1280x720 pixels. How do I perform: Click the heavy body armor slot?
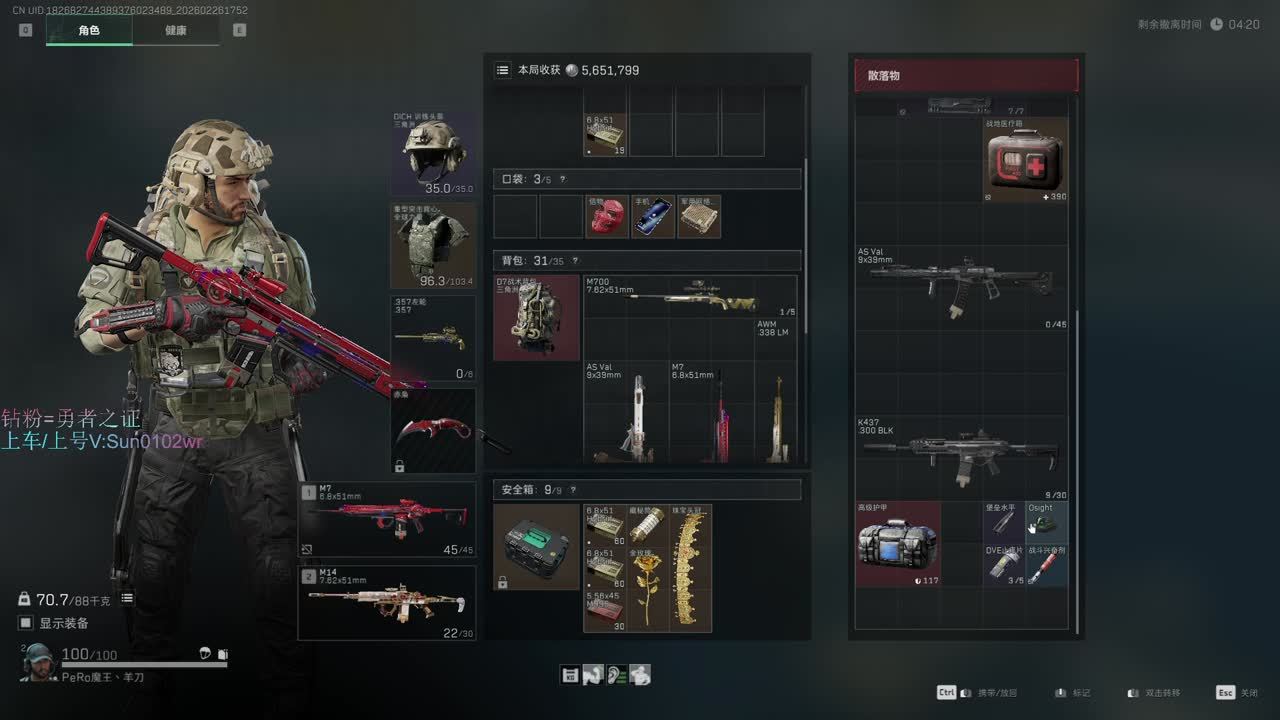click(x=433, y=245)
